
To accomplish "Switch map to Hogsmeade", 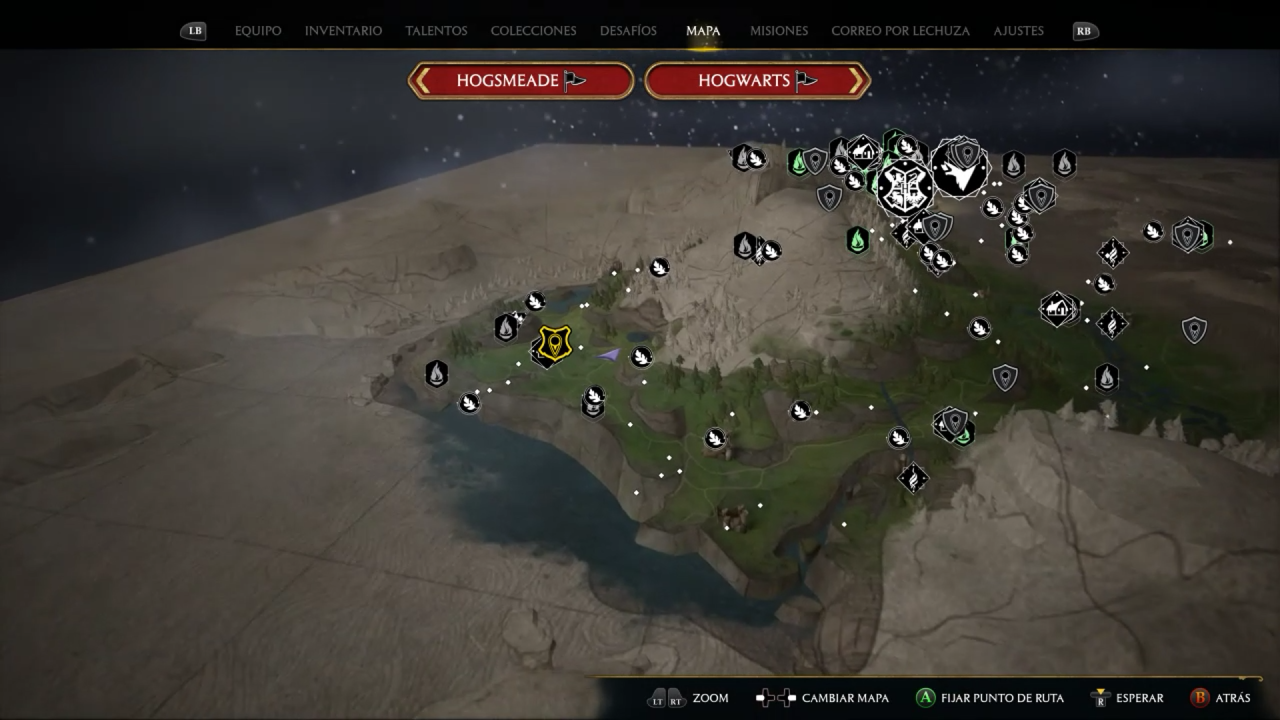I will click(521, 81).
